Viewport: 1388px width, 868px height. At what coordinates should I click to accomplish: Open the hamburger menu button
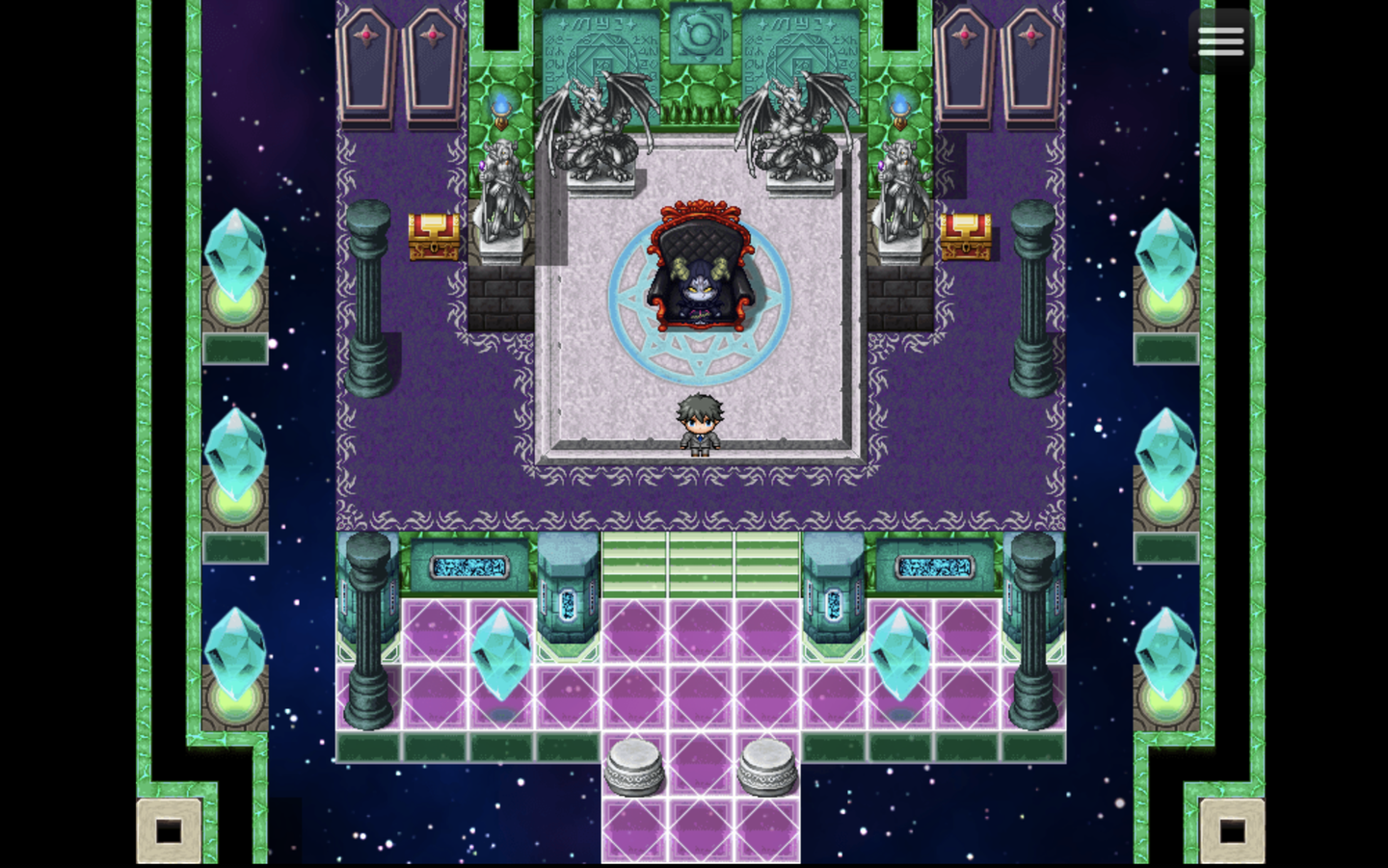click(1220, 41)
